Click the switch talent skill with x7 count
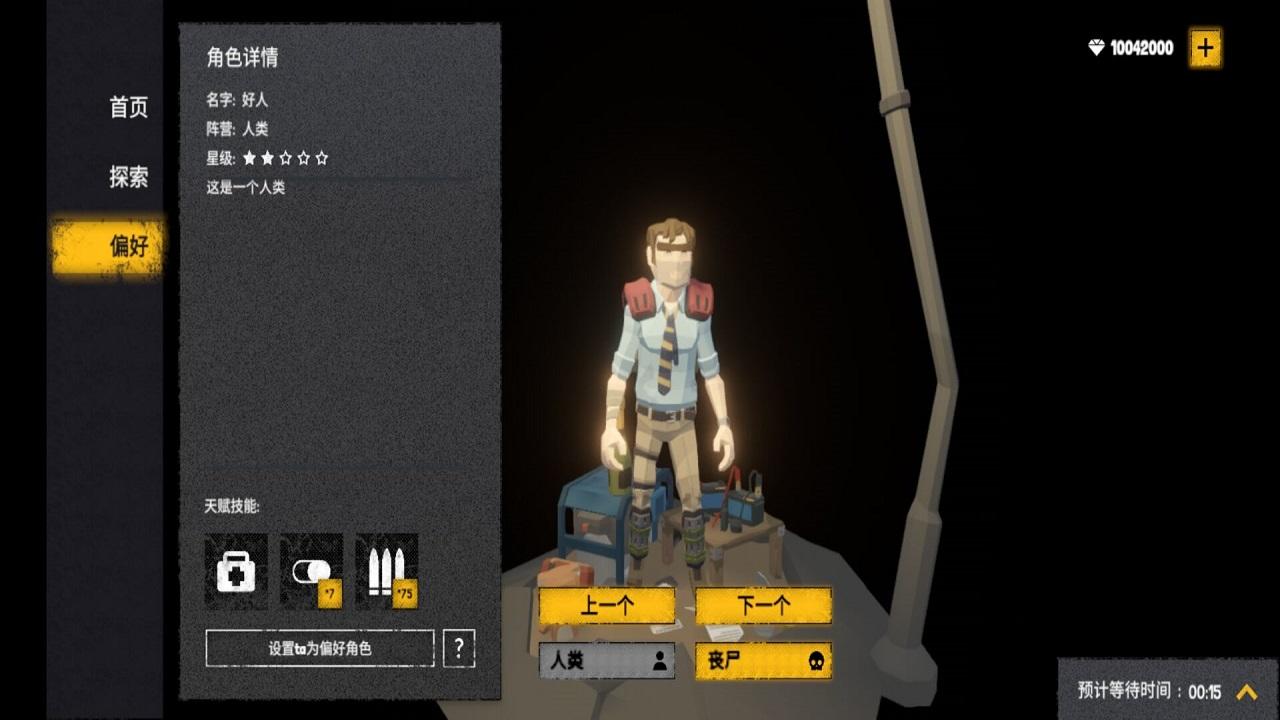 311,570
